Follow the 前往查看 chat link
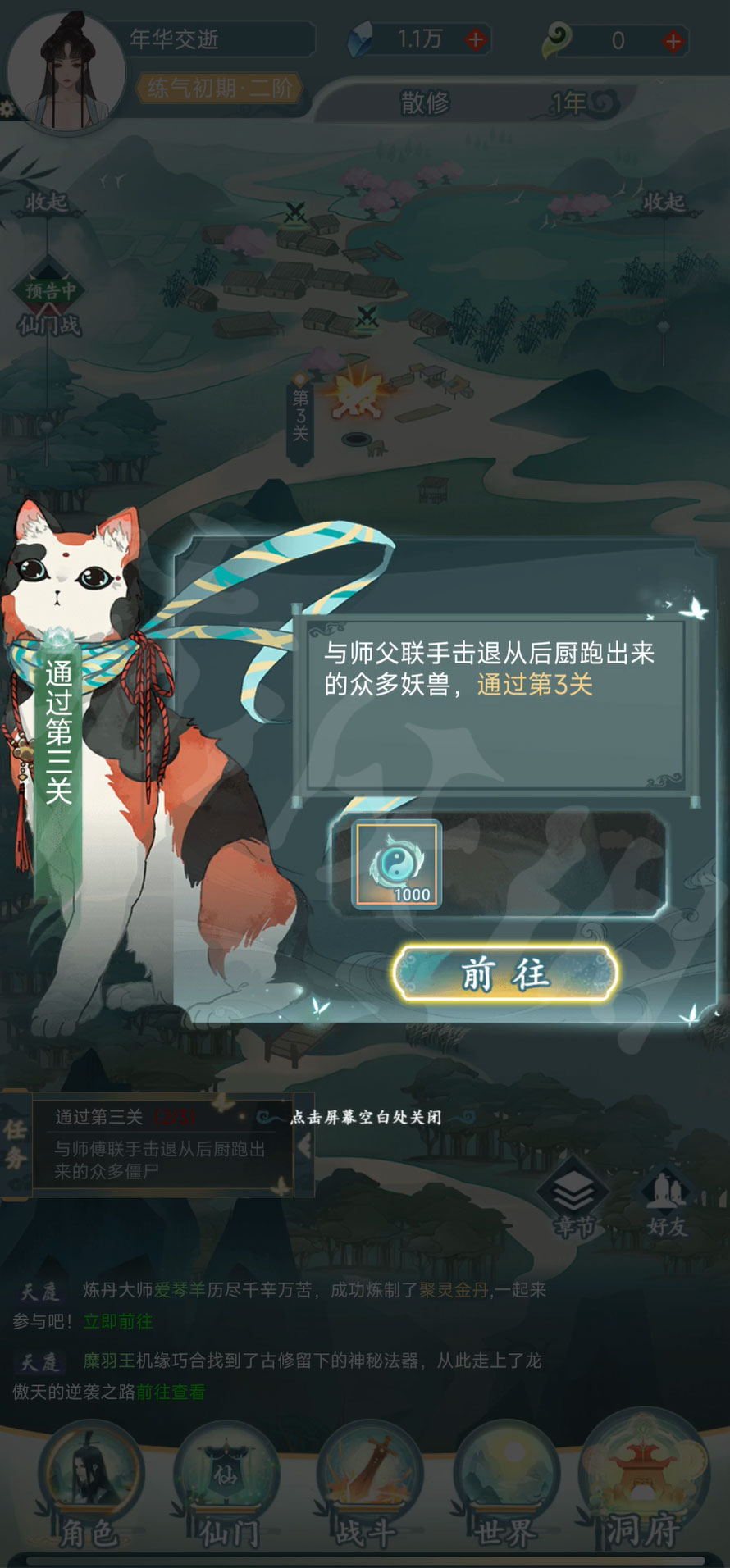This screenshot has width=730, height=1568. point(171,1392)
